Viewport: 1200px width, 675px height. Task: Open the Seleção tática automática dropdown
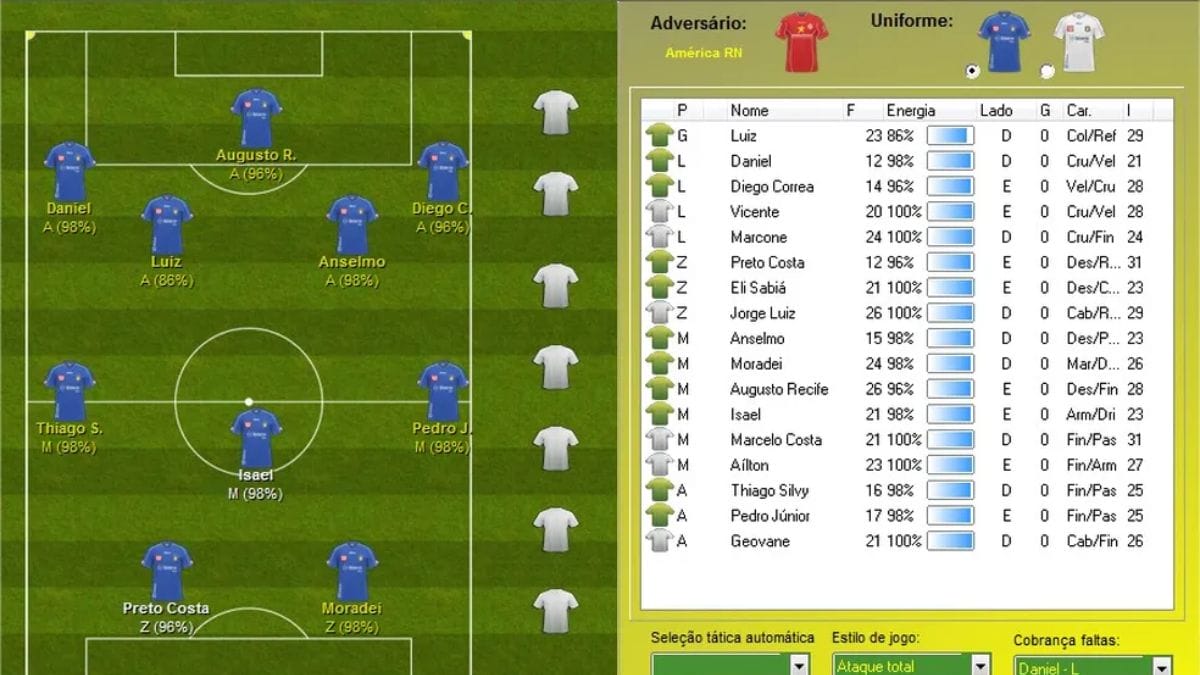pyautogui.click(x=799, y=666)
